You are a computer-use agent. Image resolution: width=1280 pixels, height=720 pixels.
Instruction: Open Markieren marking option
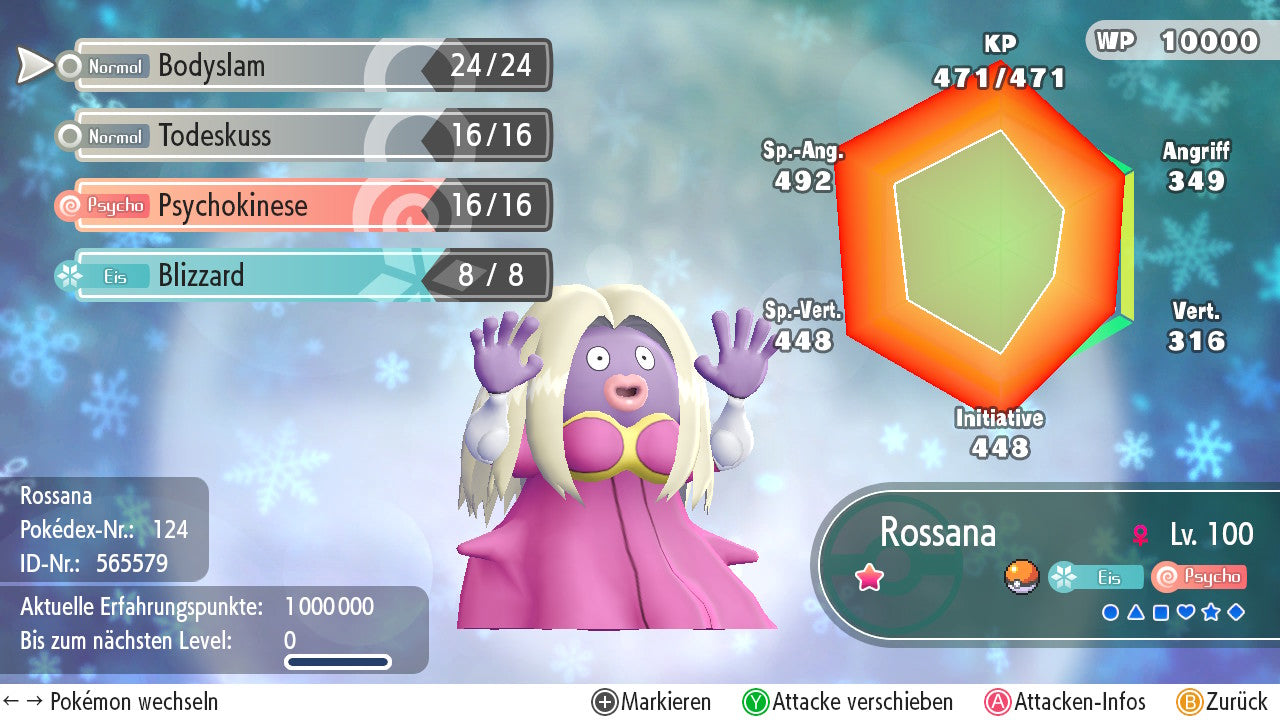(651, 702)
